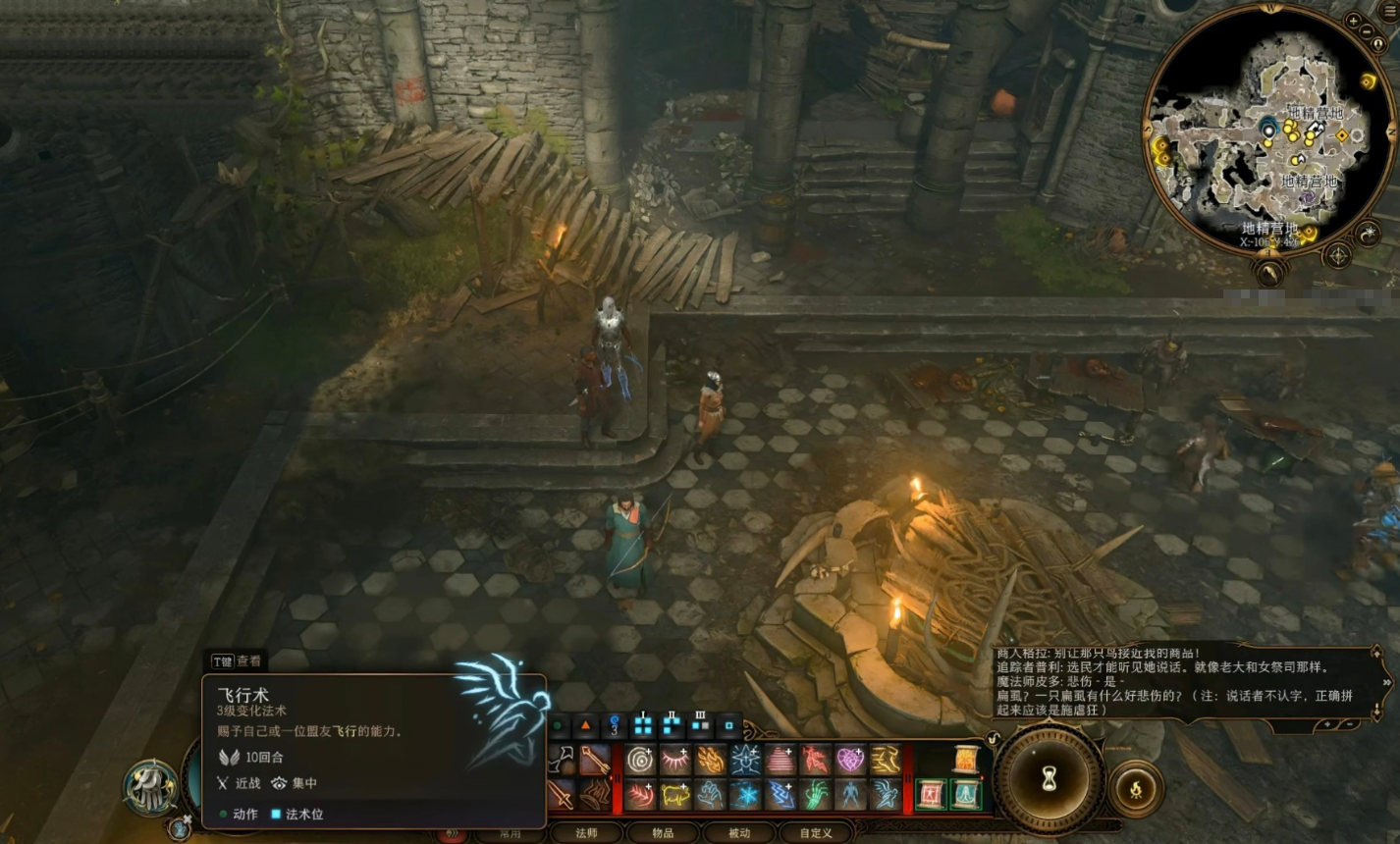The width and height of the screenshot is (1400, 844).
Task: Select the 被动 hotbar tab
Action: tap(738, 832)
